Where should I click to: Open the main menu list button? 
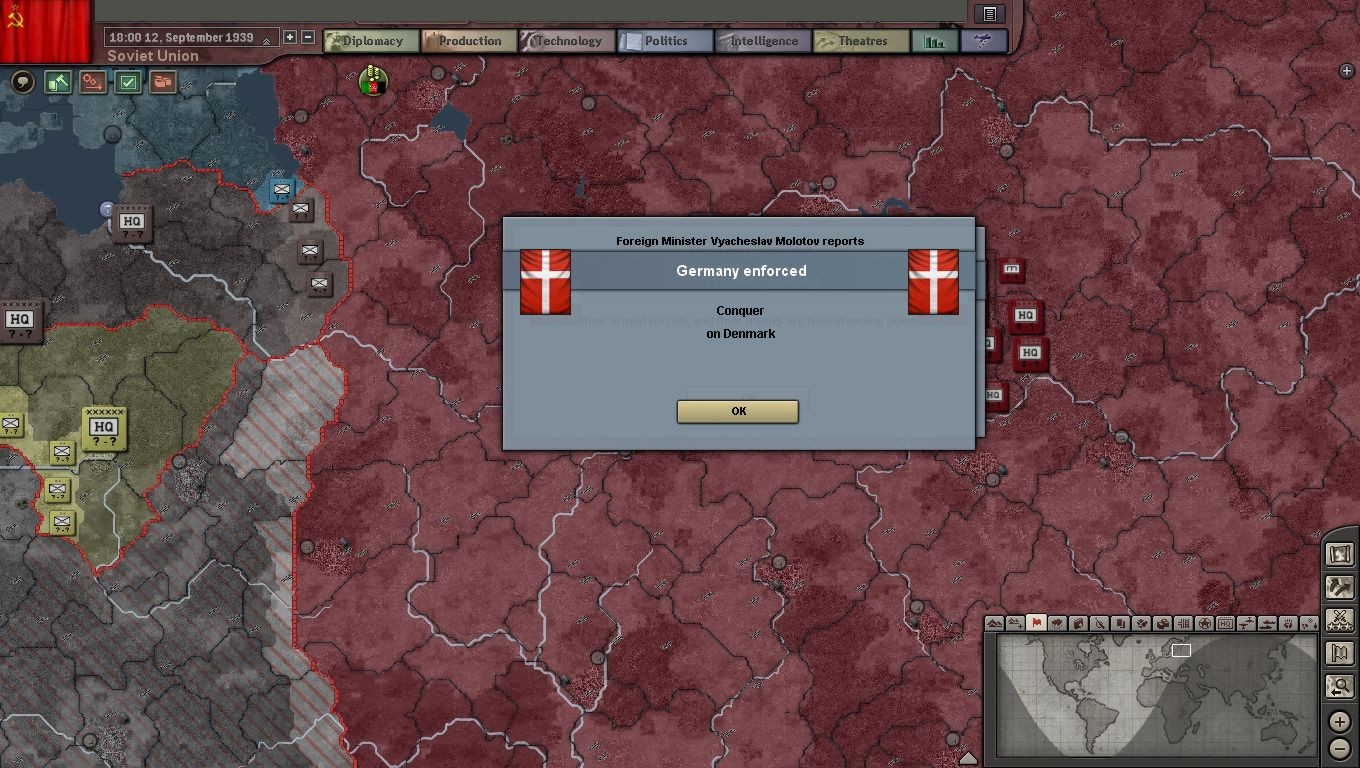click(x=989, y=13)
